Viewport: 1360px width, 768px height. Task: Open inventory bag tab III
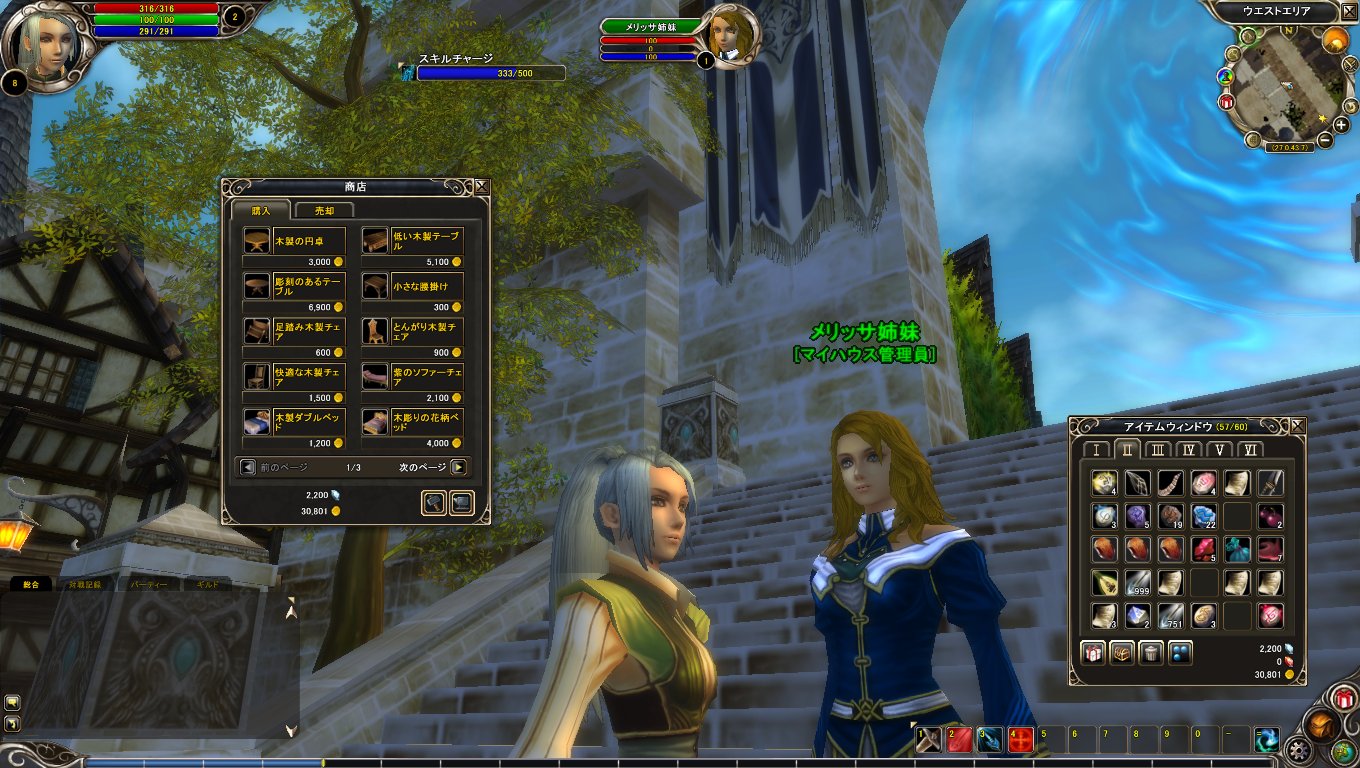coord(1158,450)
